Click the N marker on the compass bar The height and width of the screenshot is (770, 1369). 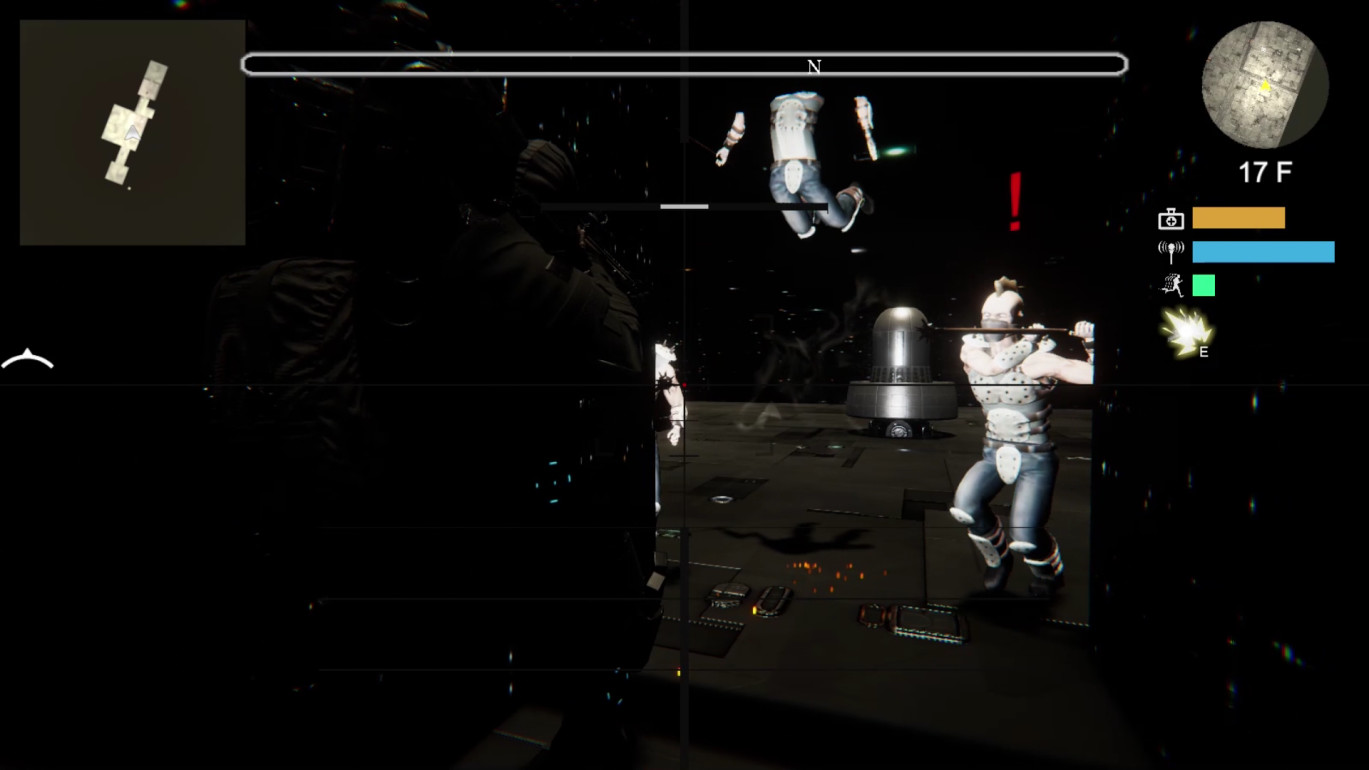(x=813, y=67)
